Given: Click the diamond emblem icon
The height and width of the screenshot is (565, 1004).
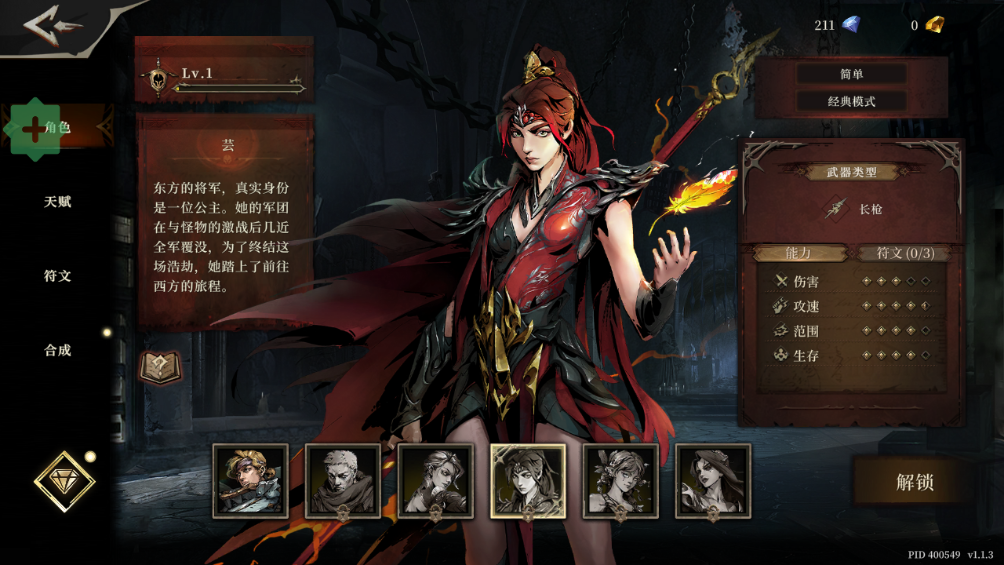Looking at the screenshot, I should point(64,482).
